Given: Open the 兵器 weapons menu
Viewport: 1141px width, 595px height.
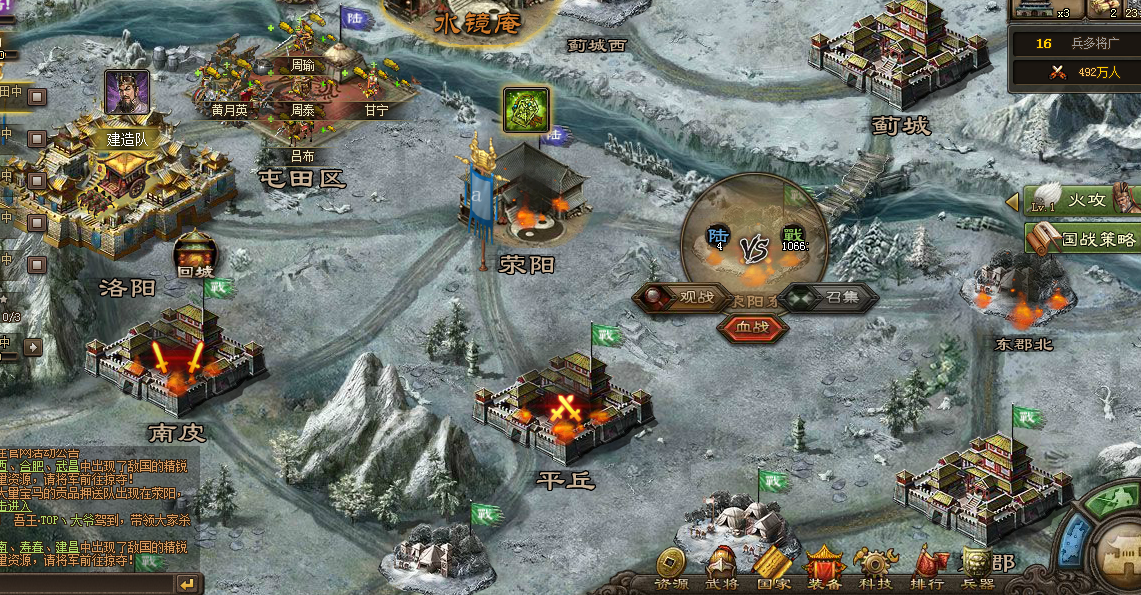Looking at the screenshot, I should (x=978, y=568).
